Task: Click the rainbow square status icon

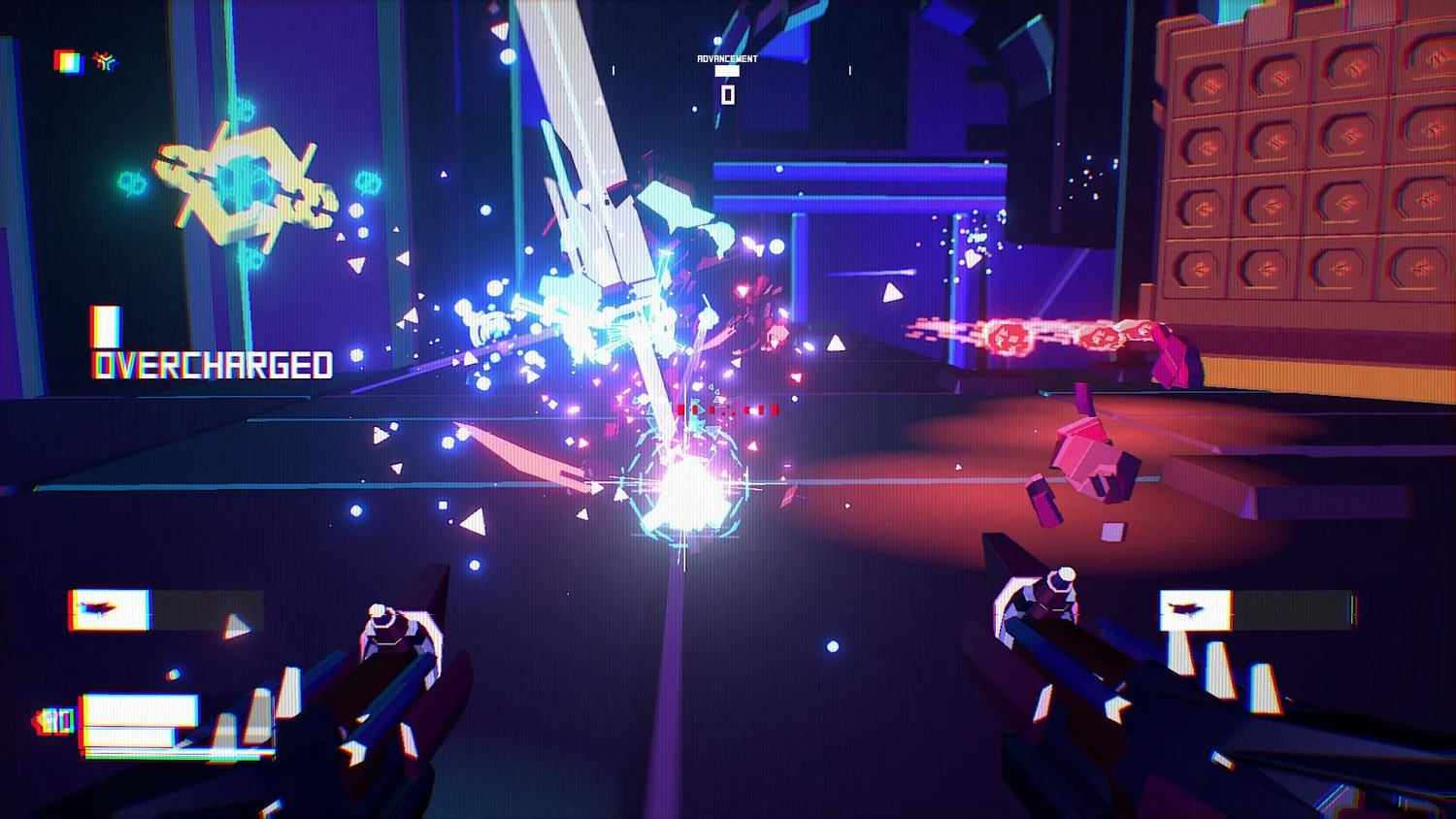Action: 68,62
